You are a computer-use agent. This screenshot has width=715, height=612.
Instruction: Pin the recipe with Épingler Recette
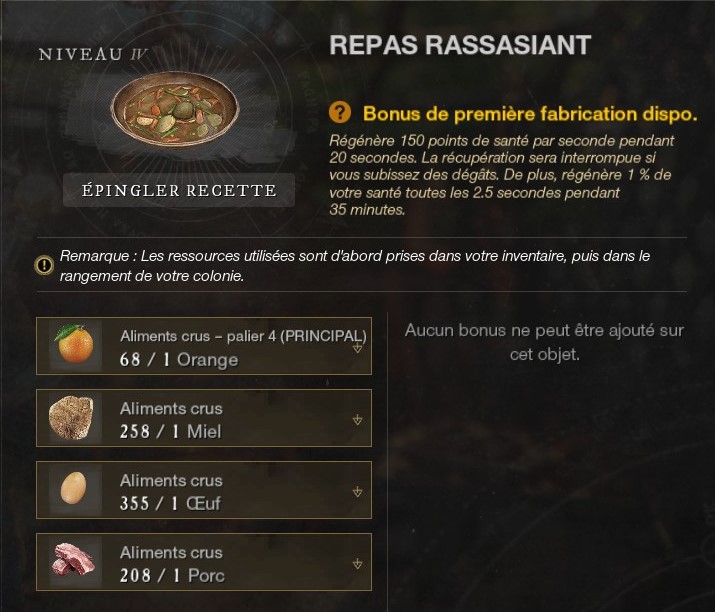click(x=179, y=190)
